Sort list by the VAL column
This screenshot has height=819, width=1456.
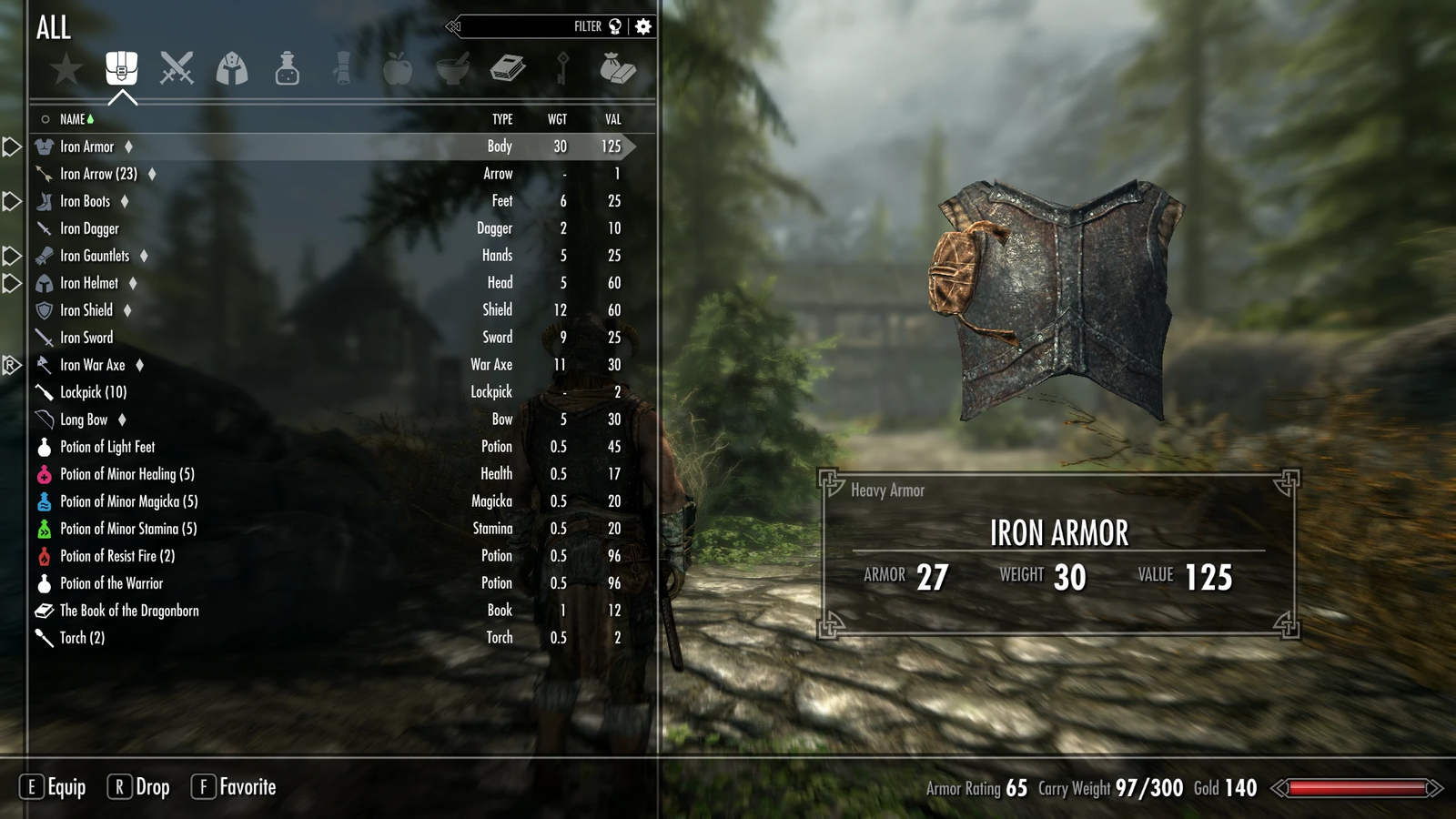coord(613,119)
